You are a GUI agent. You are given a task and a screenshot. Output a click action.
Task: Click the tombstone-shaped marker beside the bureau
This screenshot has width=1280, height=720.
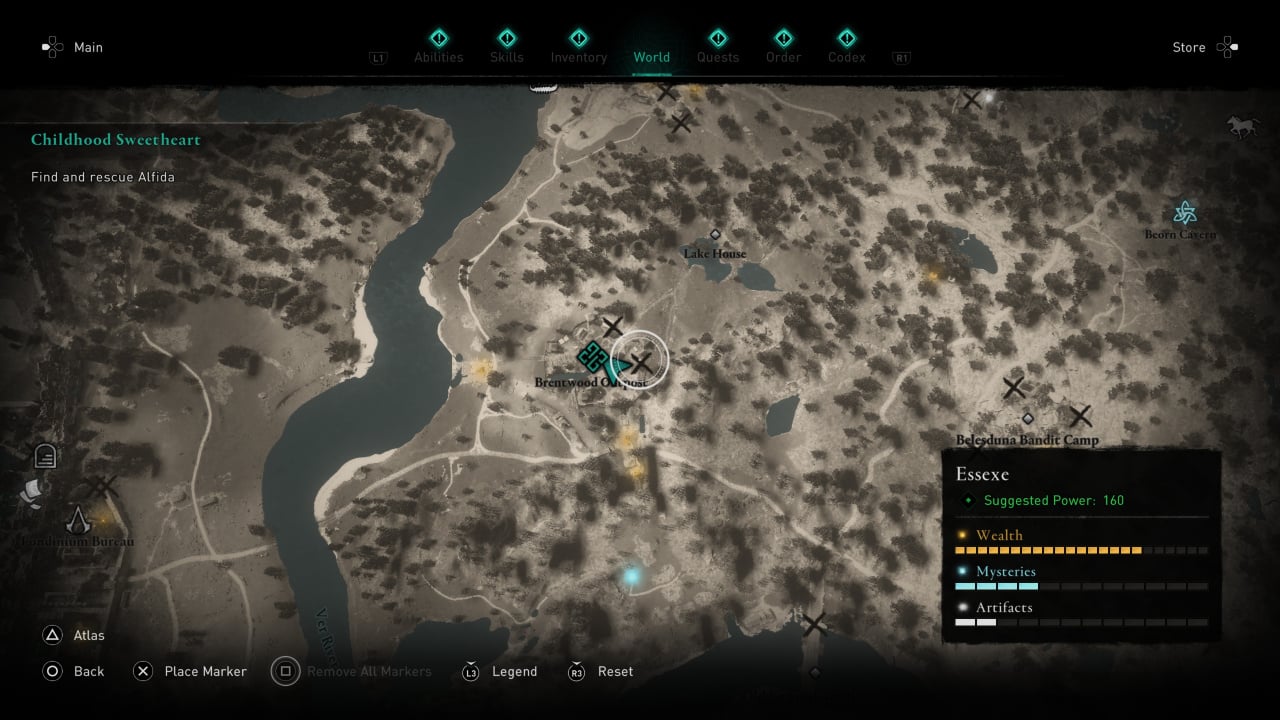tap(45, 456)
